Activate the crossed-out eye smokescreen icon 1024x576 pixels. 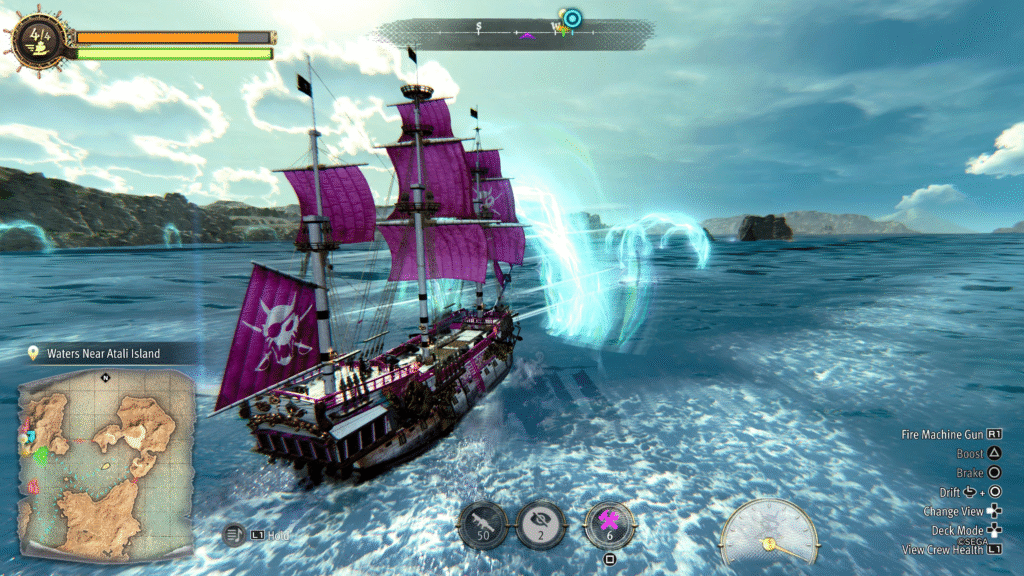coord(542,525)
